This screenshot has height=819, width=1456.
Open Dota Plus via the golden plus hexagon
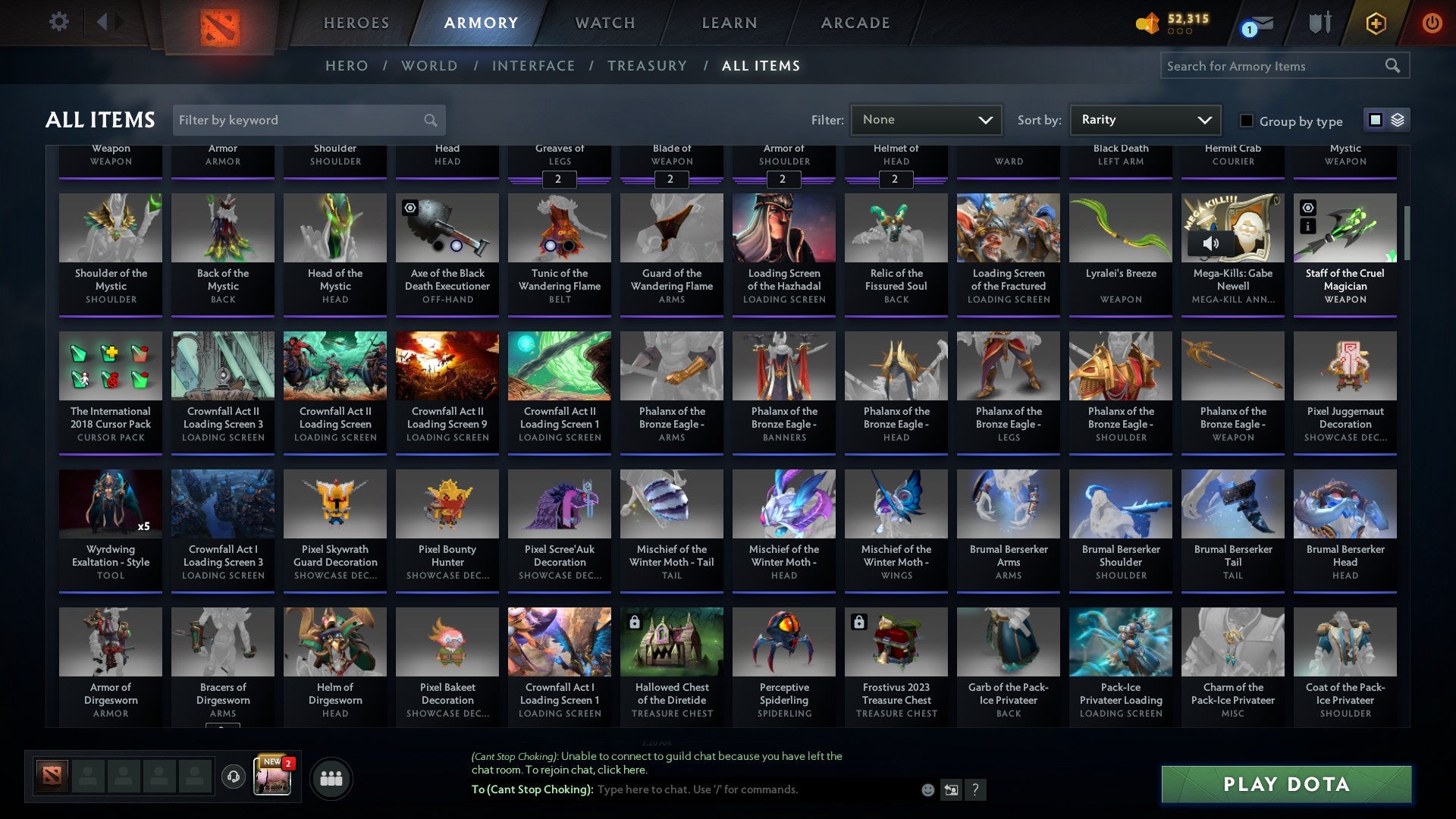pyautogui.click(x=1375, y=23)
